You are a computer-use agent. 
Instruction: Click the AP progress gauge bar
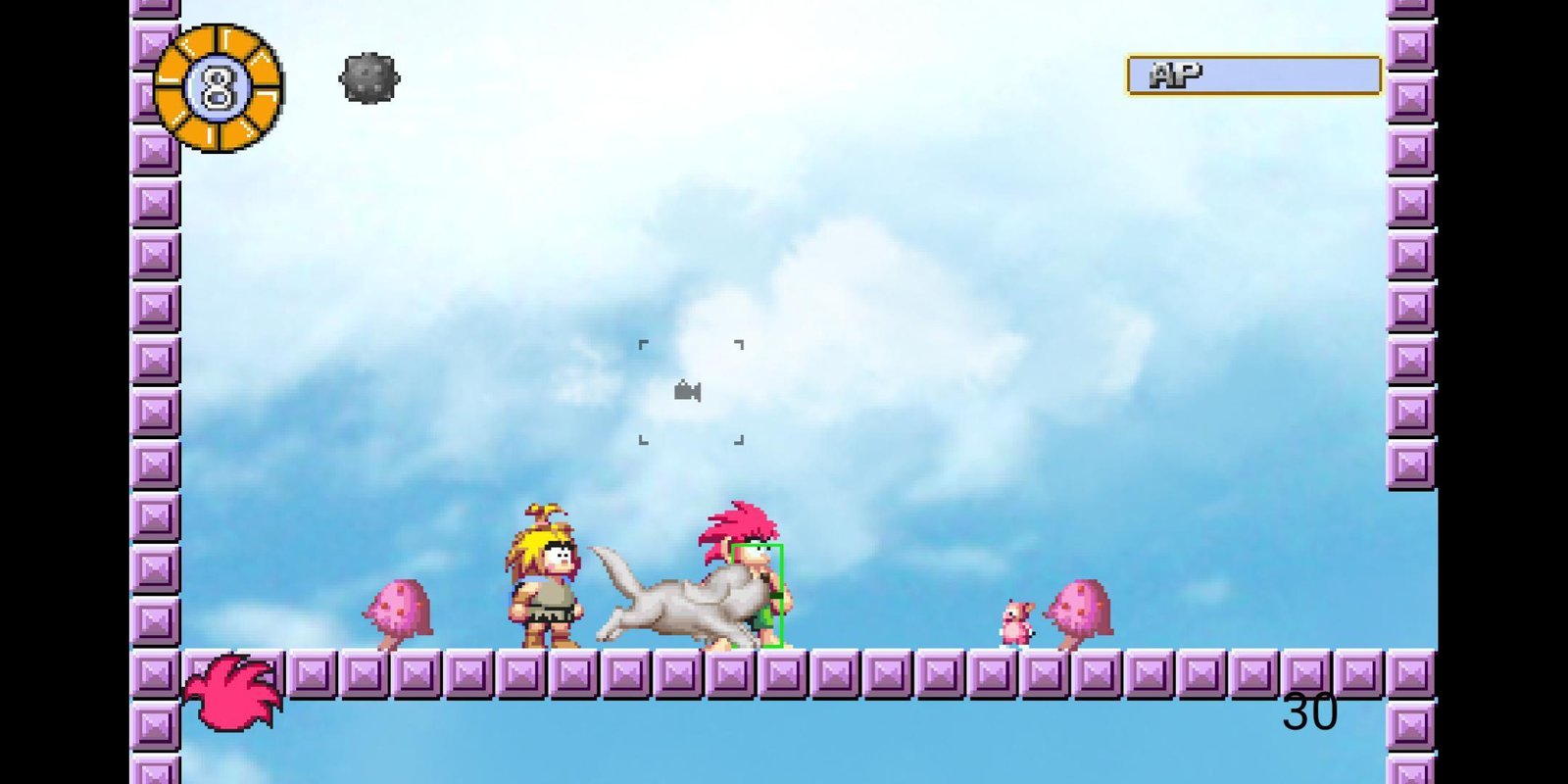1254,73
